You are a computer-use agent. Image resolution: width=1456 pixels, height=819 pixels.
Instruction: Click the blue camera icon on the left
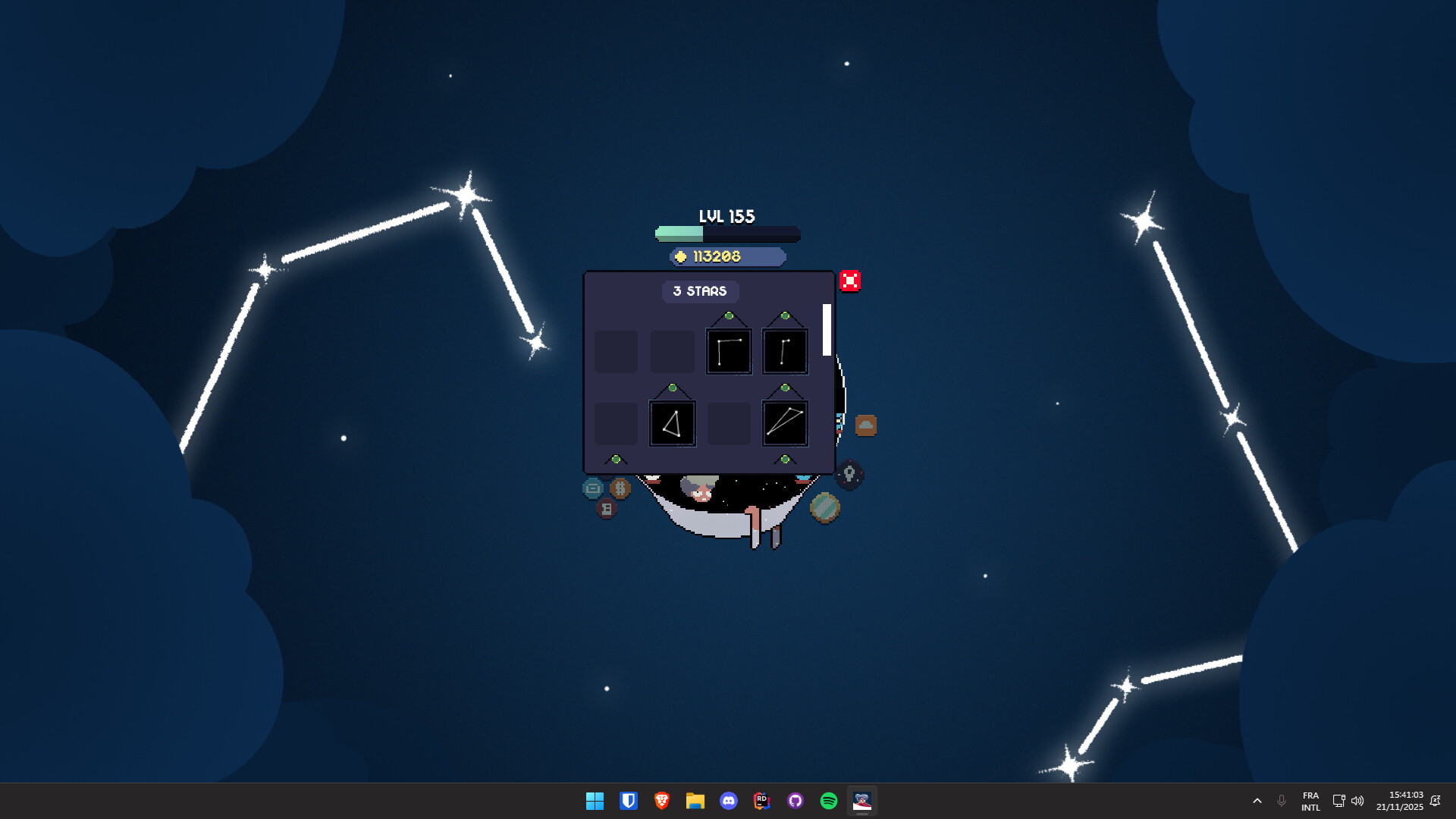pos(594,489)
